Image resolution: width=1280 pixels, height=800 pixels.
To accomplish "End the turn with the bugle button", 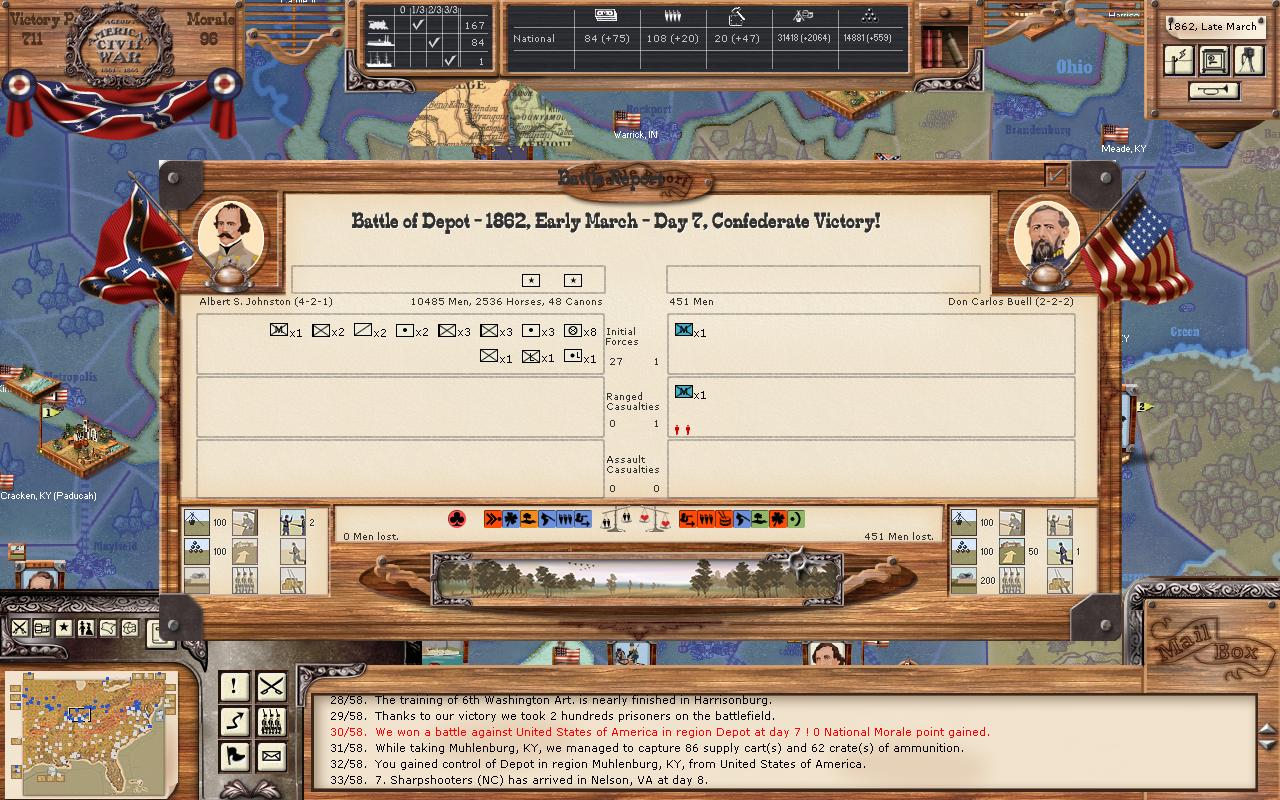I will [1214, 91].
